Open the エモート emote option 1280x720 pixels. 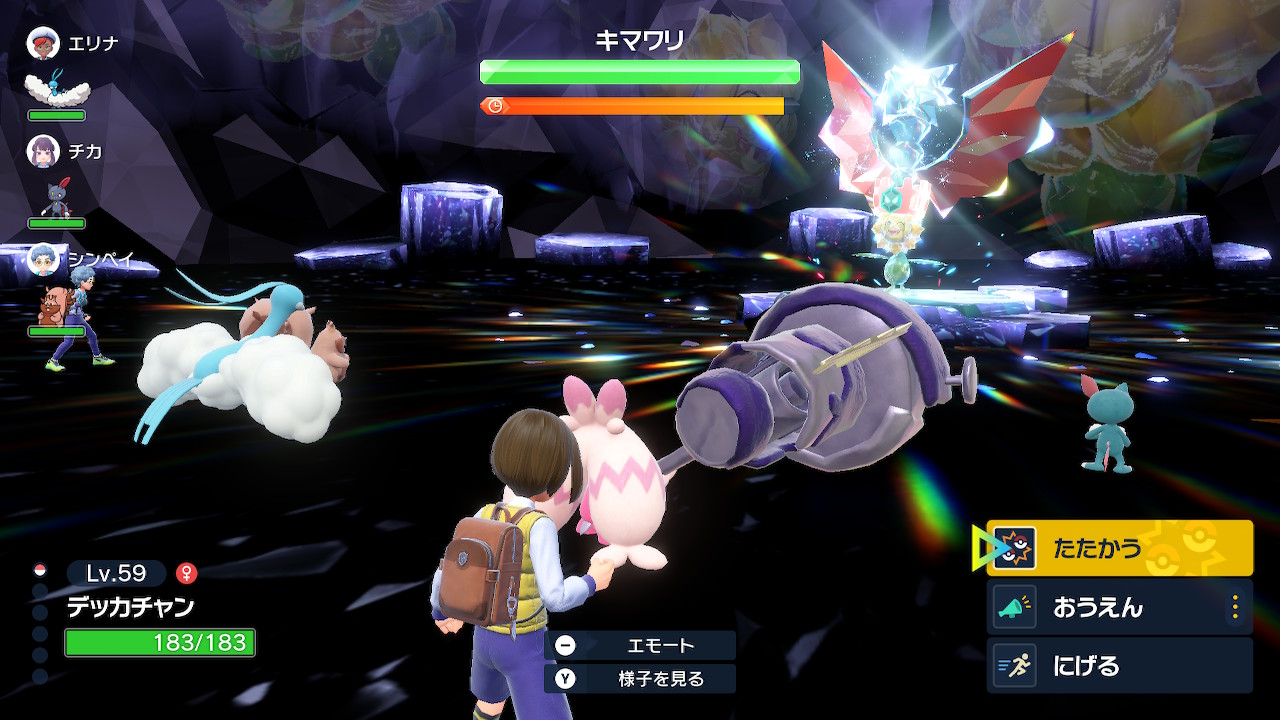pyautogui.click(x=640, y=645)
